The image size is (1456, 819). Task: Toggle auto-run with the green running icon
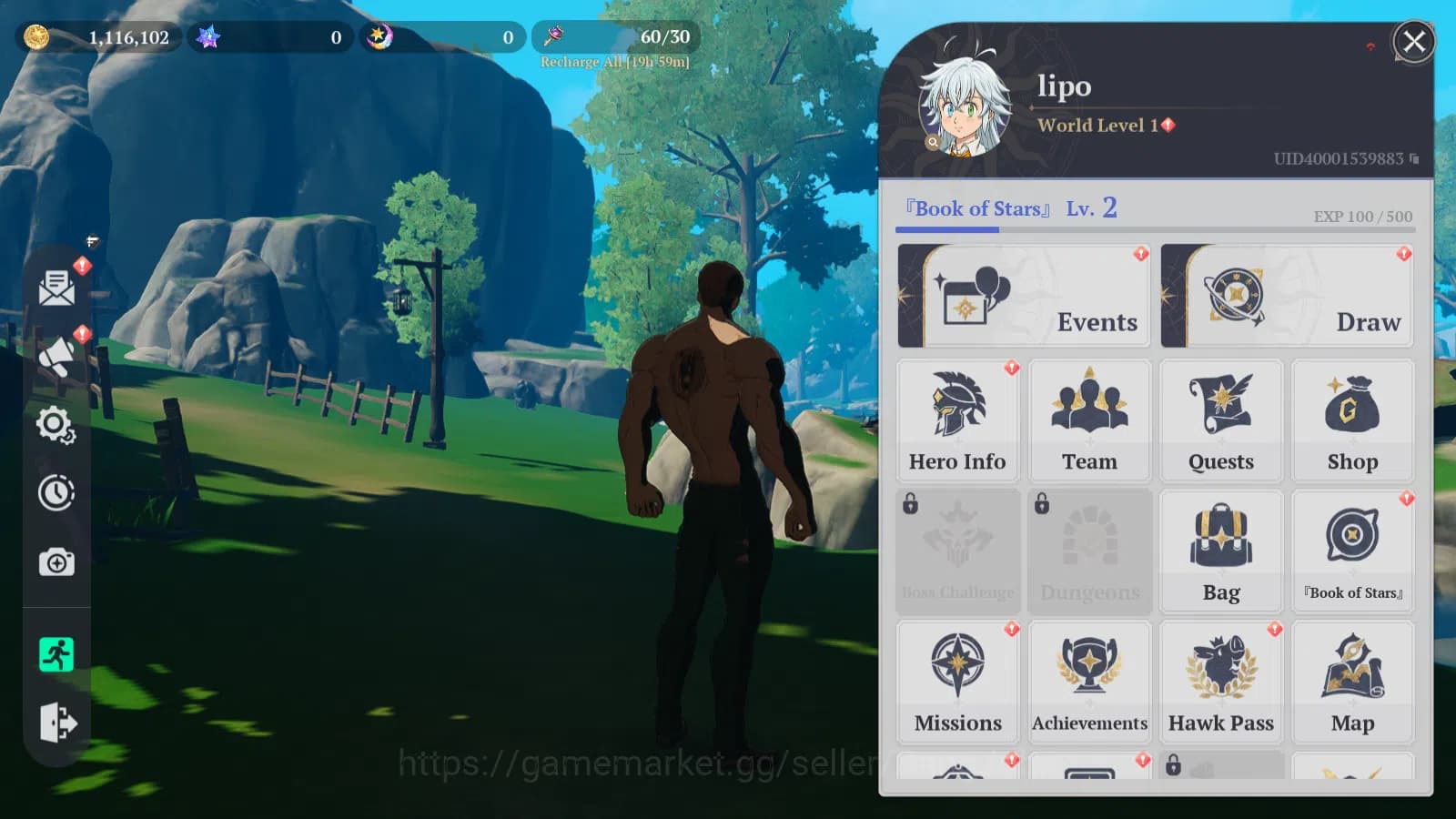click(57, 653)
